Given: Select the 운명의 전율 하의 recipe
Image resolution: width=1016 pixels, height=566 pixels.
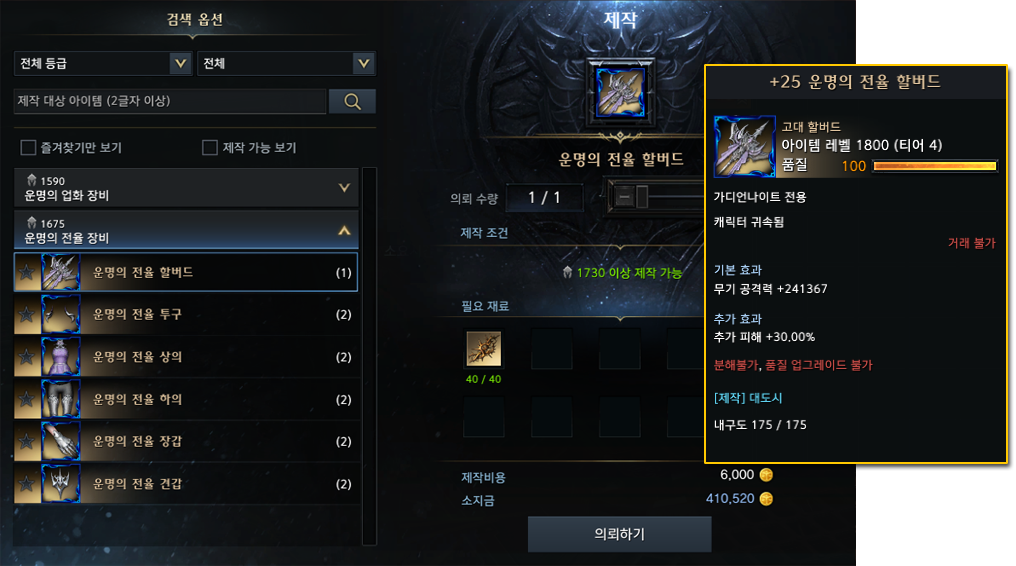Looking at the screenshot, I should pos(186,400).
